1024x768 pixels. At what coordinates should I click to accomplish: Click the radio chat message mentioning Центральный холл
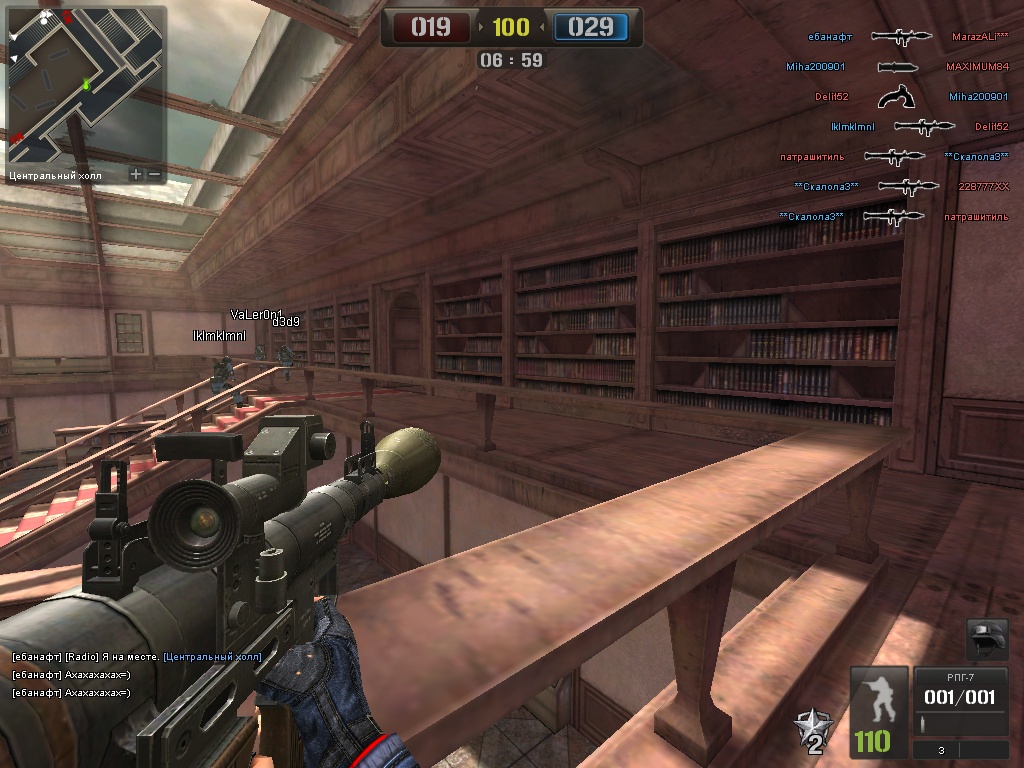tap(136, 657)
